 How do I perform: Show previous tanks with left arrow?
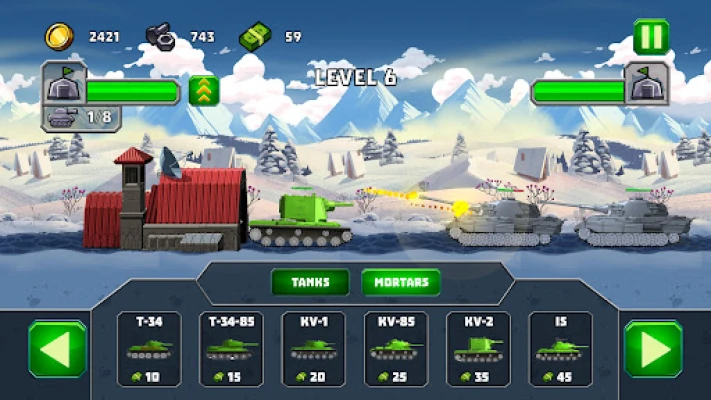pyautogui.click(x=57, y=349)
